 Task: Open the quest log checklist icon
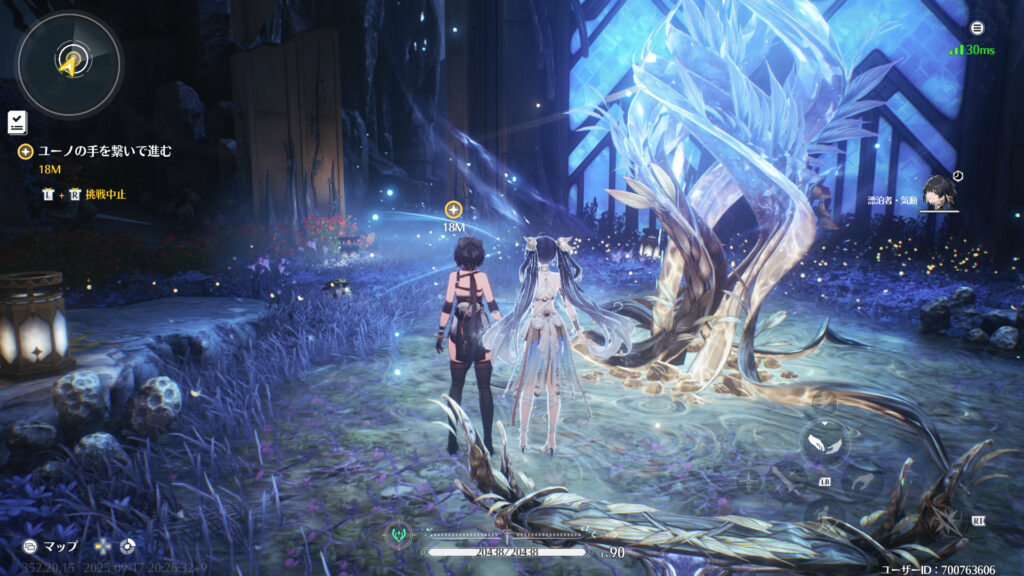click(18, 122)
